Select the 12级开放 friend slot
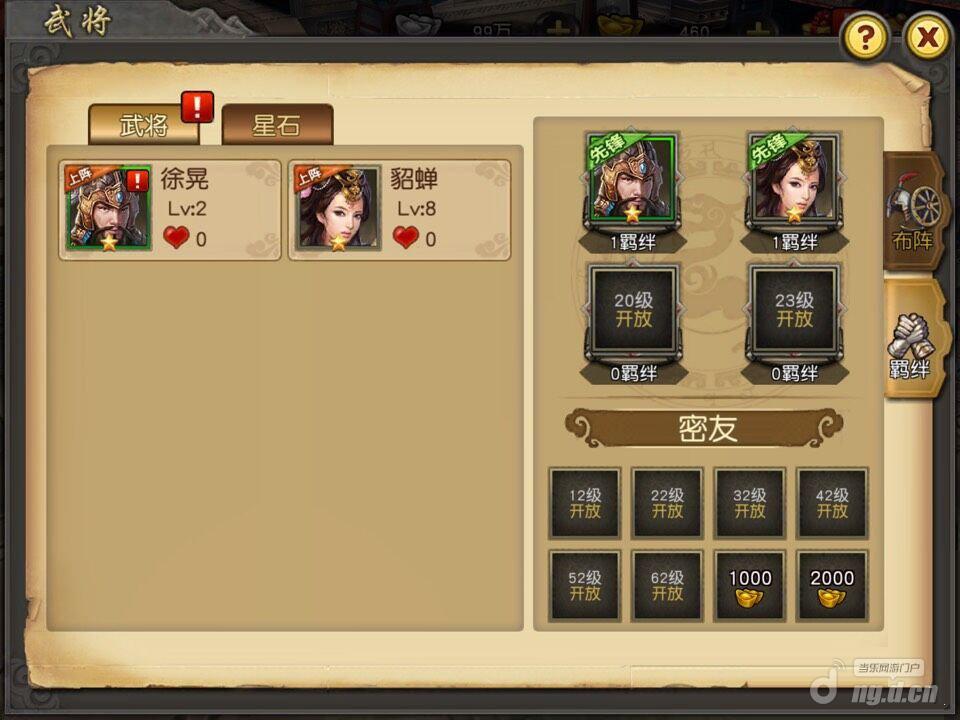 pos(585,503)
